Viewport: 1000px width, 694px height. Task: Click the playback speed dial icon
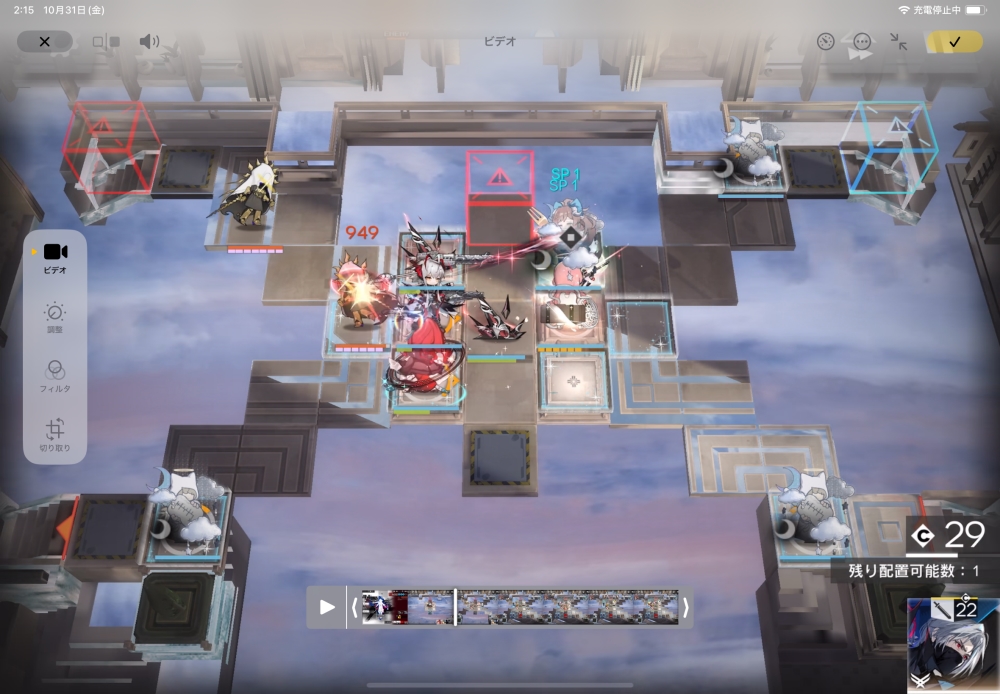(x=825, y=42)
